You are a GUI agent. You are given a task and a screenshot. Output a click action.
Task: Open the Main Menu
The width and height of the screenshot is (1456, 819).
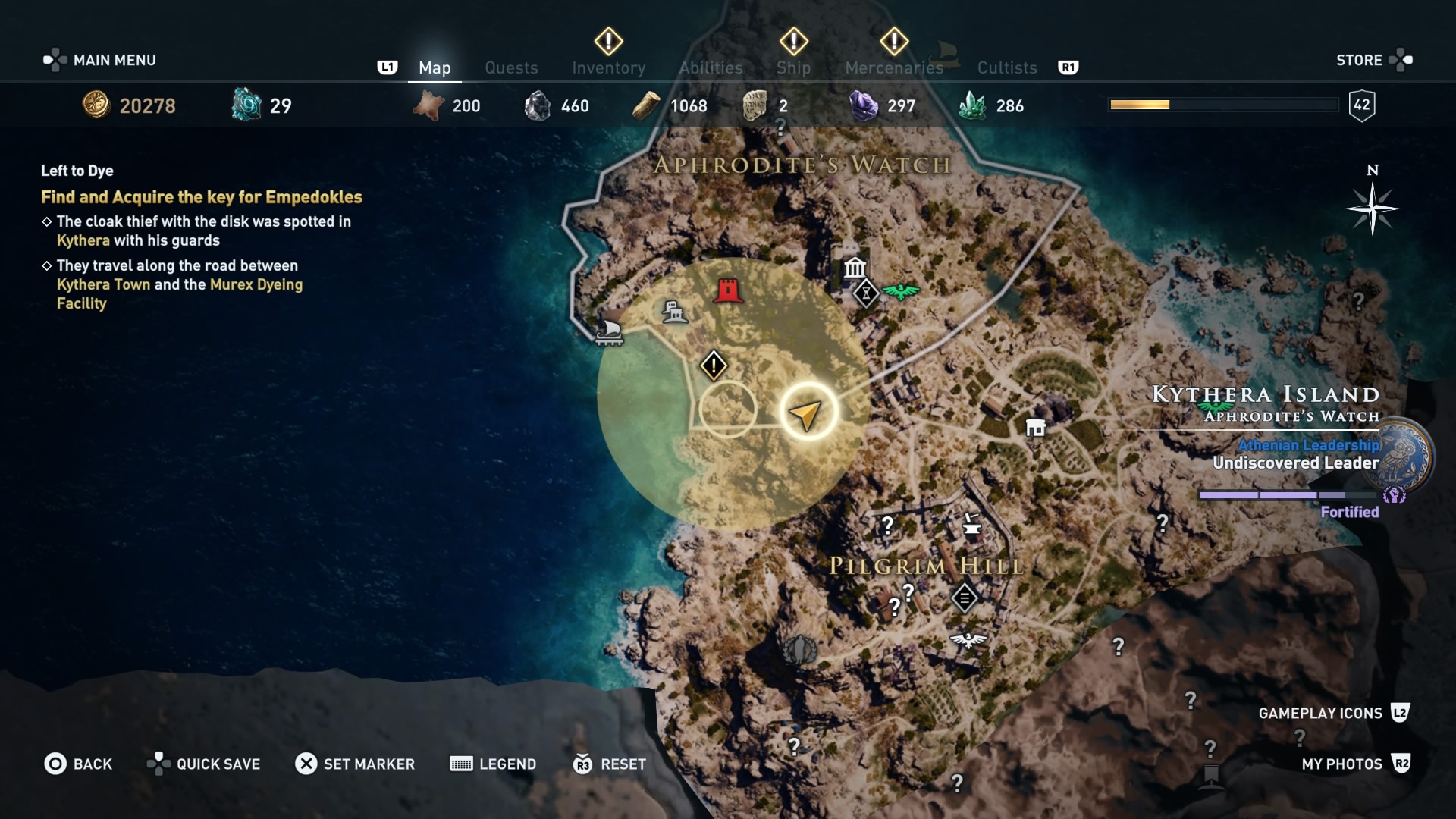tap(114, 60)
